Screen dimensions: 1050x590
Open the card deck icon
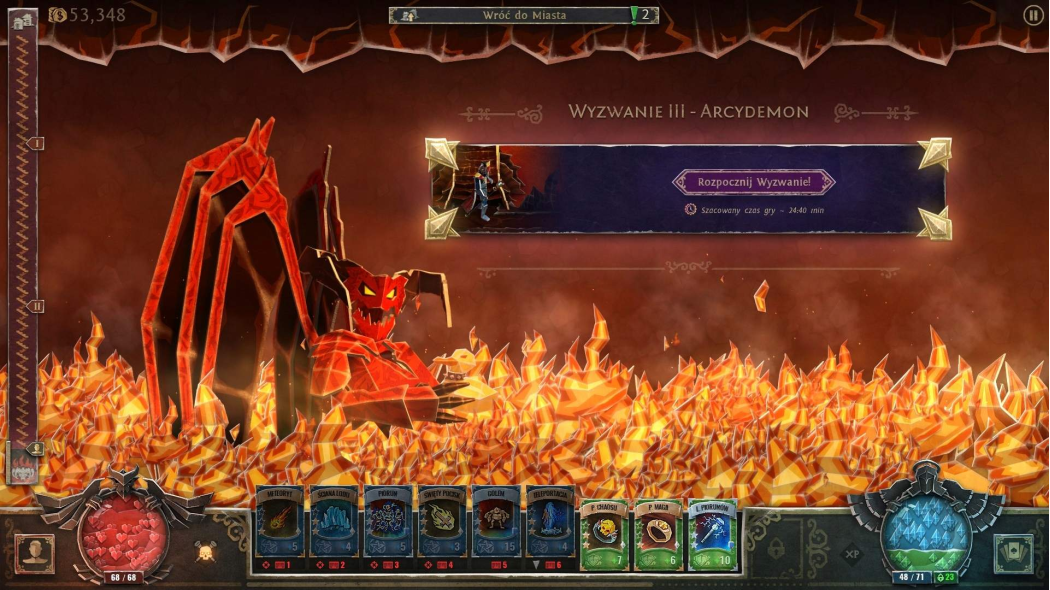coord(1013,554)
